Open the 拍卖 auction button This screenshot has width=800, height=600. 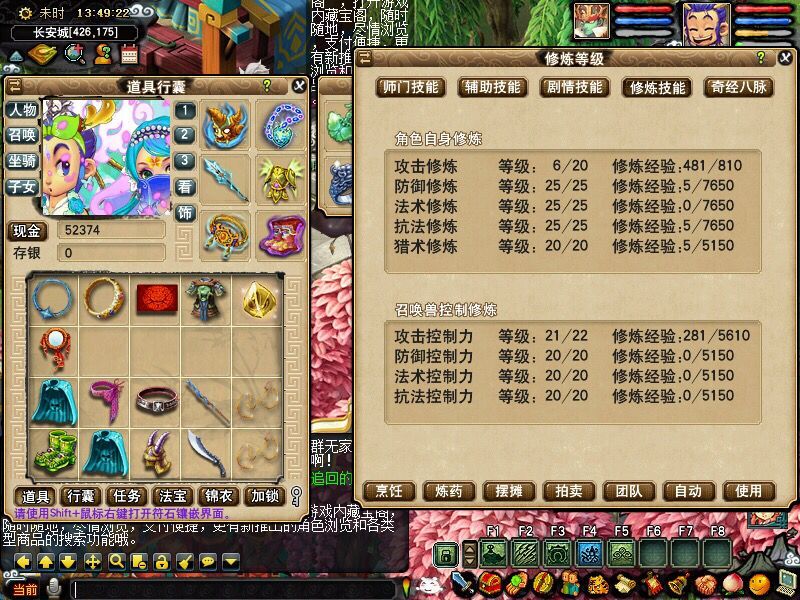coord(563,491)
